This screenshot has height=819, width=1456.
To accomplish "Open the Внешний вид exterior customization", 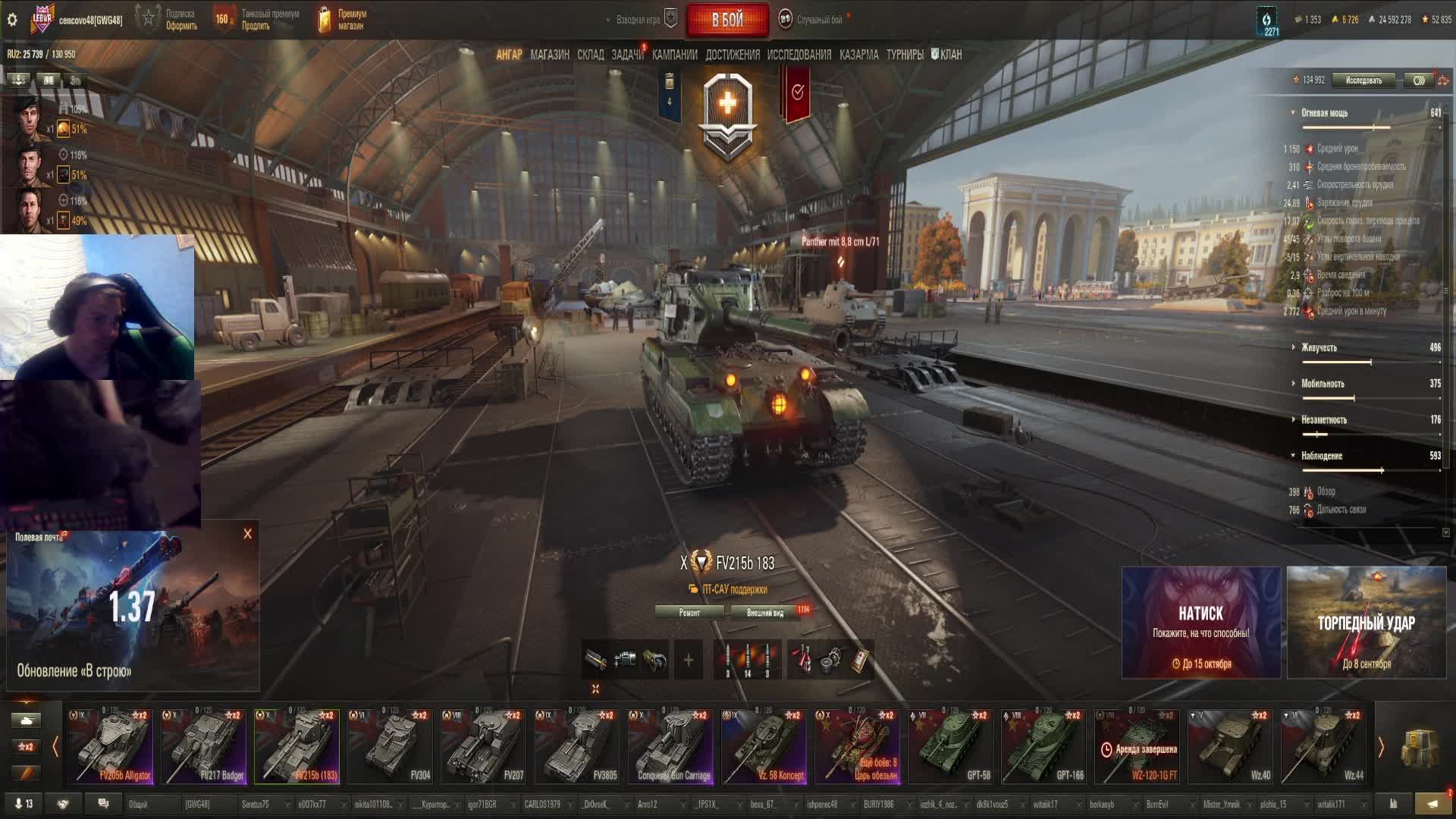I will coord(764,613).
